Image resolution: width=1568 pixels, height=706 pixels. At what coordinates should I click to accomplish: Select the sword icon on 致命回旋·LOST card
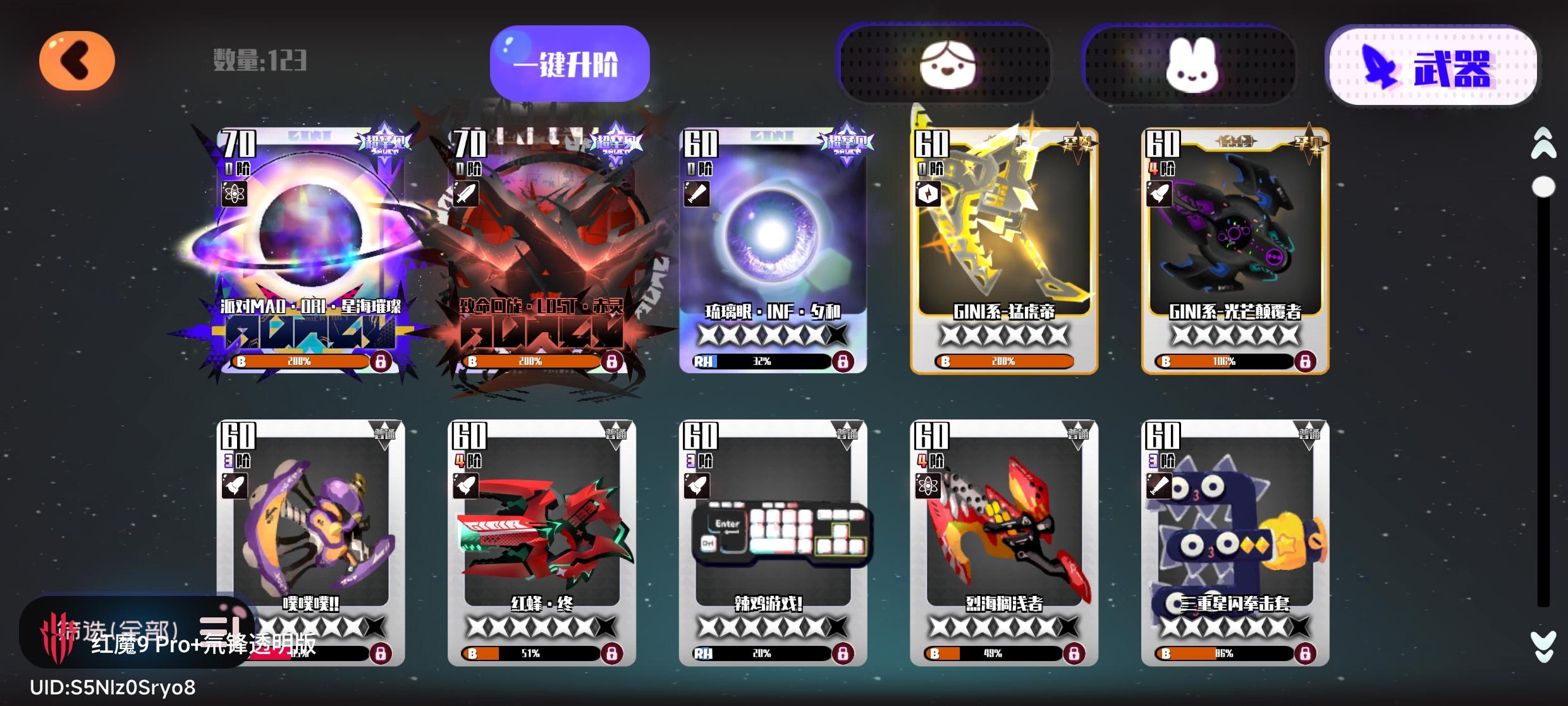[x=467, y=194]
